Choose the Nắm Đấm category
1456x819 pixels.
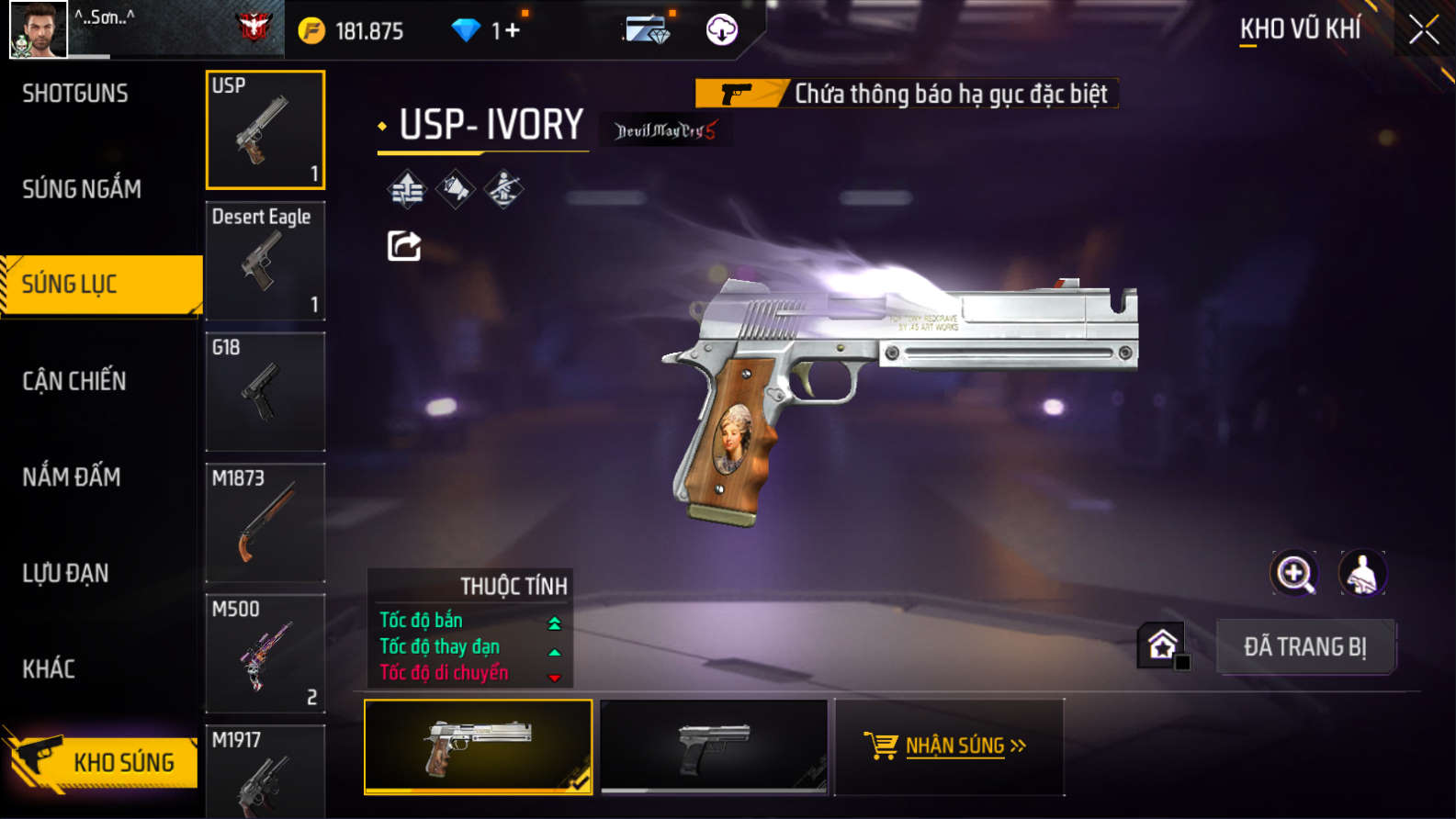coord(72,477)
